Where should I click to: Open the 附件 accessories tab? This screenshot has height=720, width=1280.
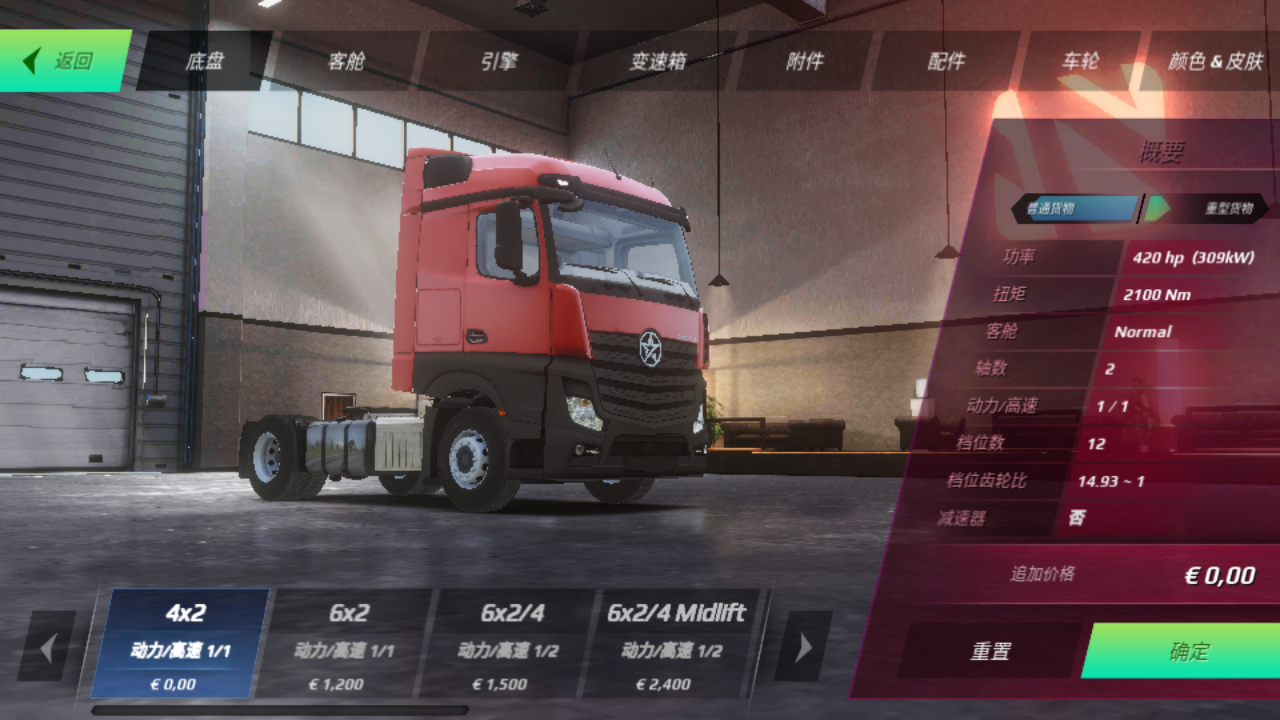[x=804, y=61]
